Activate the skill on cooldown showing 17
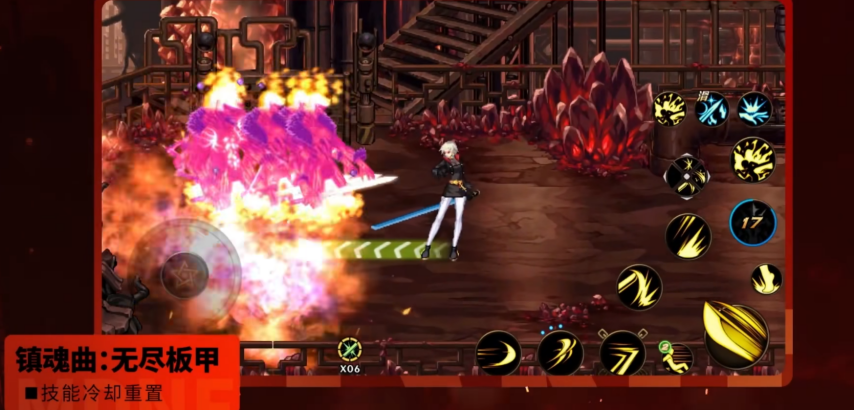Screen dimensions: 854x410 tap(752, 222)
